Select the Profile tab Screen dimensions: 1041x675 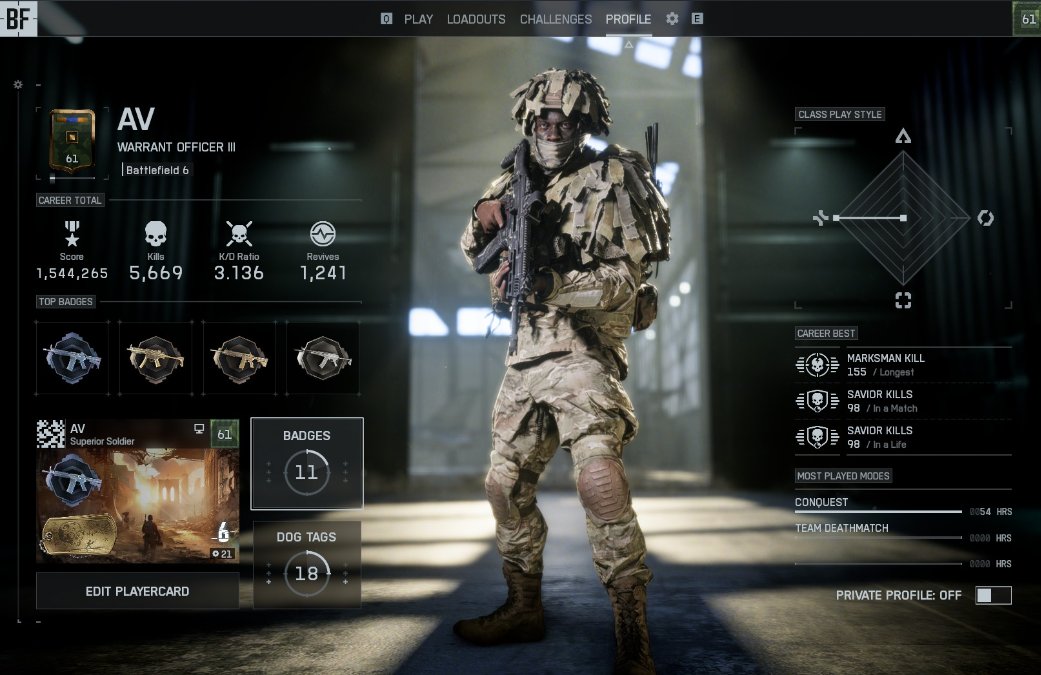628,19
